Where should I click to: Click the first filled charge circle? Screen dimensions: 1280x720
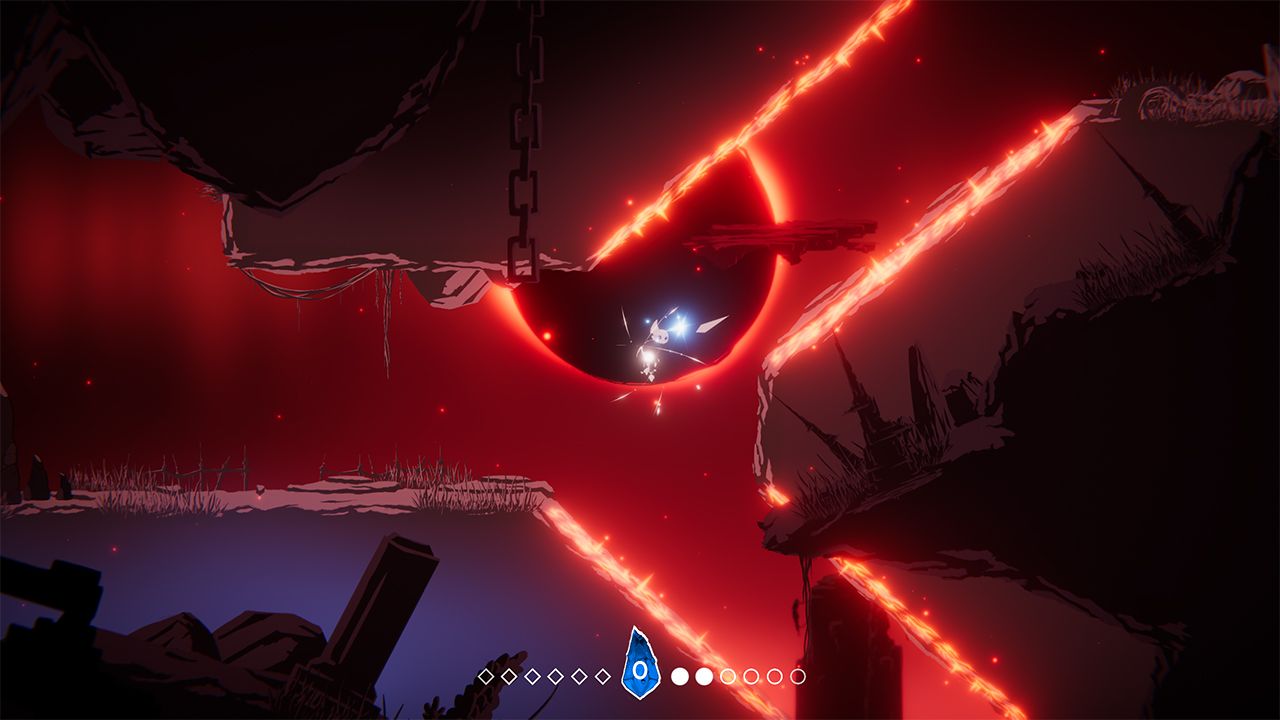click(x=678, y=675)
